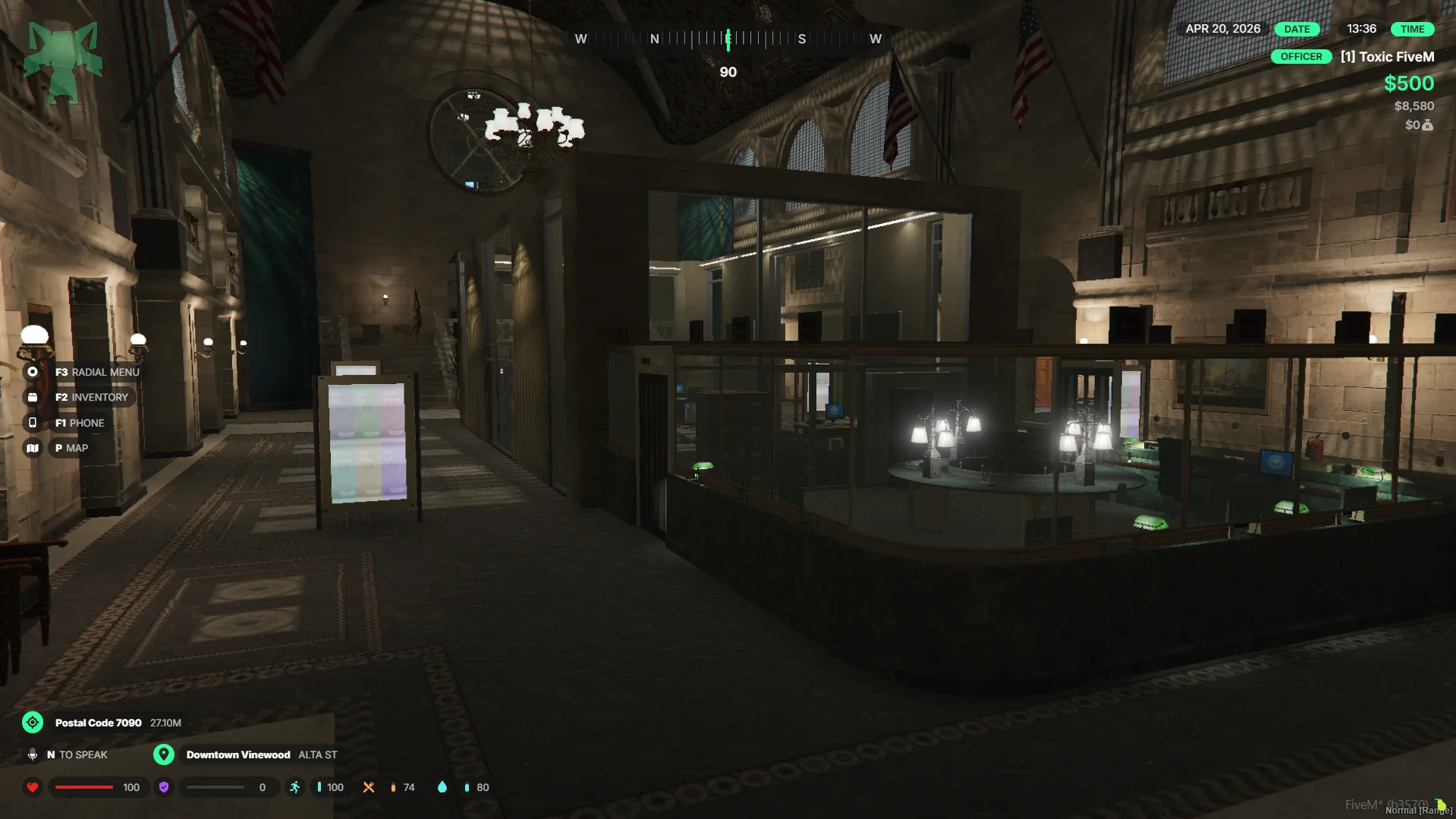Screen dimensions: 1456x819
Task: Click the Downtown Vinewood location pin
Action: [x=164, y=754]
